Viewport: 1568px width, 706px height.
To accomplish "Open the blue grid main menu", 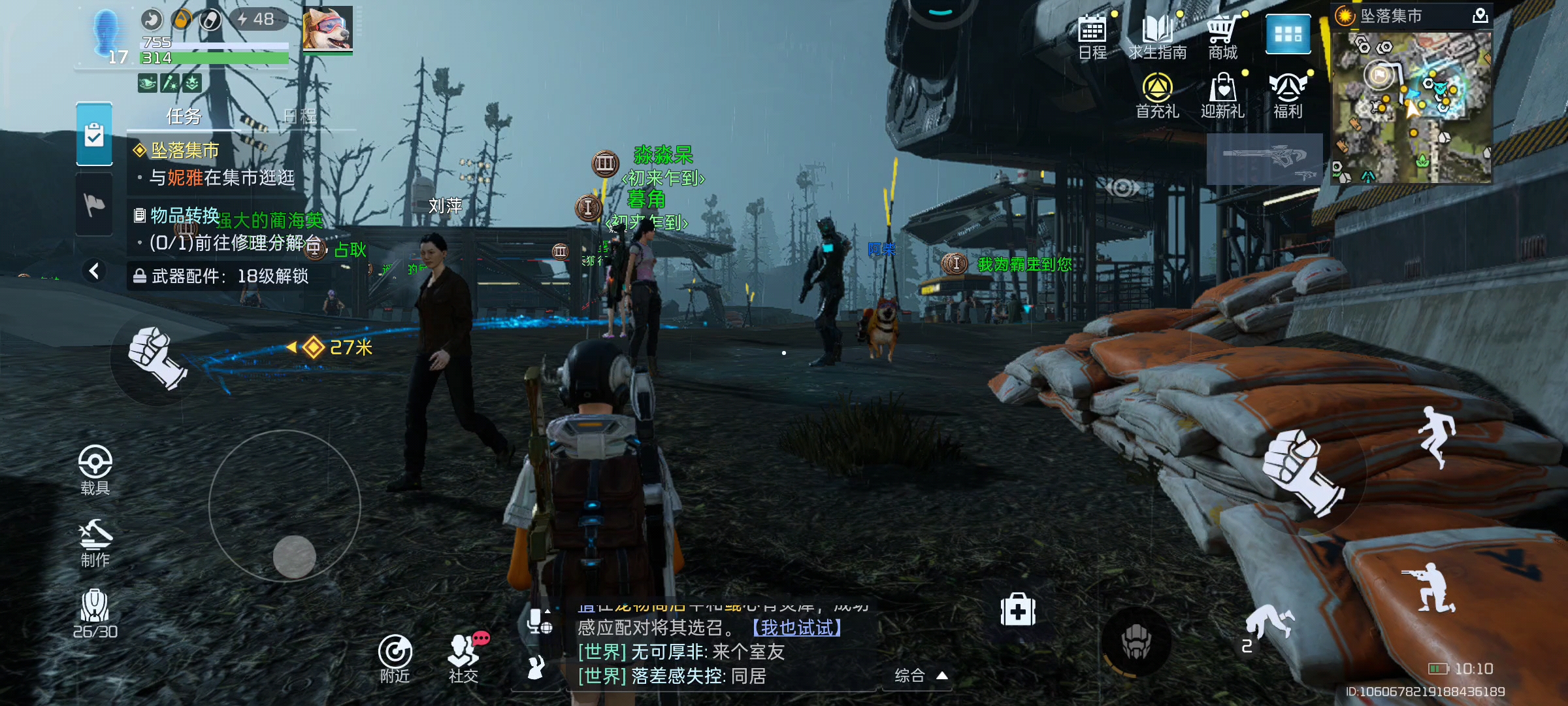I will coord(1288,34).
